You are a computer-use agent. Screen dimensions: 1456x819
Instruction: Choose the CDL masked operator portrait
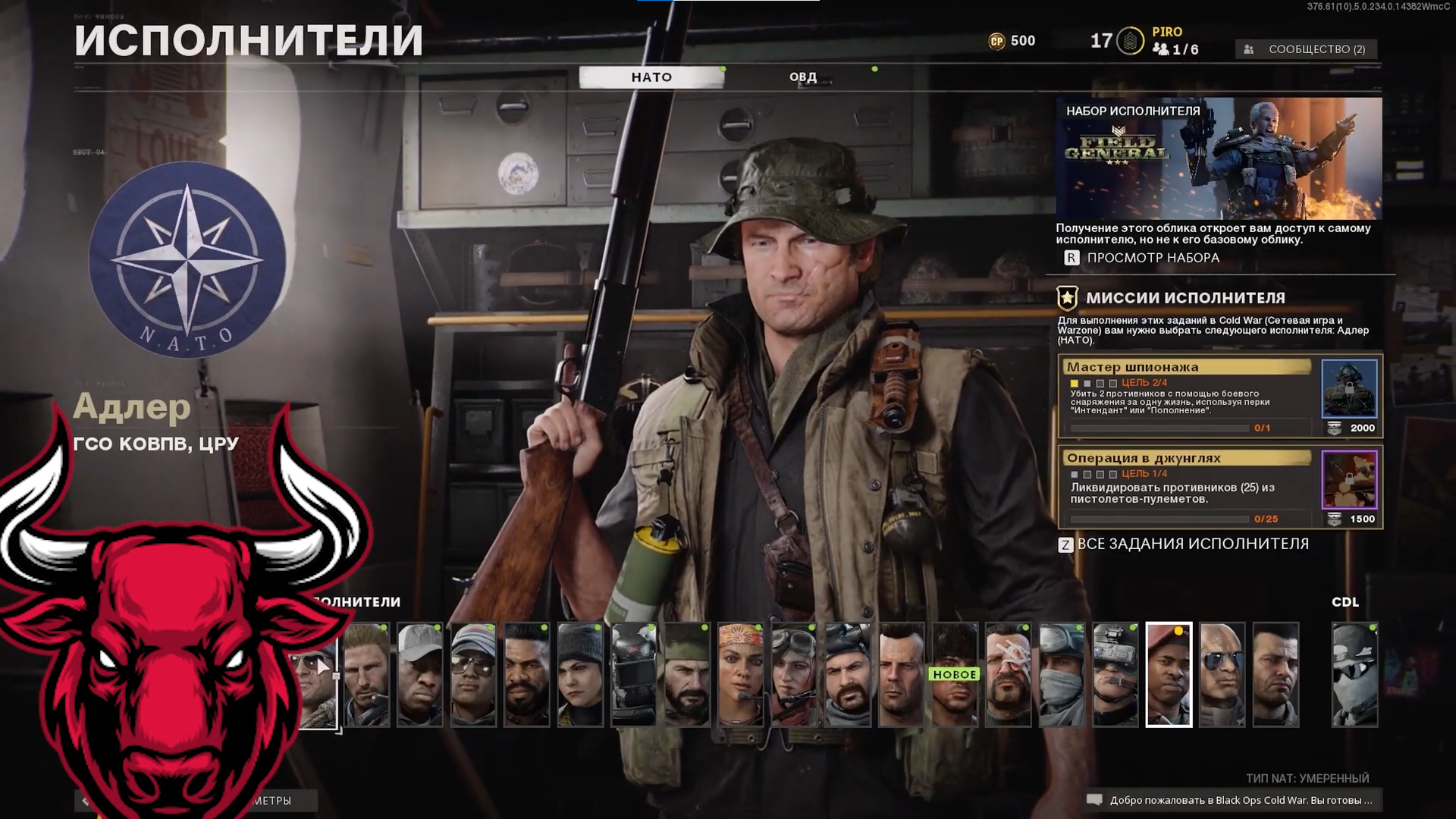1354,675
